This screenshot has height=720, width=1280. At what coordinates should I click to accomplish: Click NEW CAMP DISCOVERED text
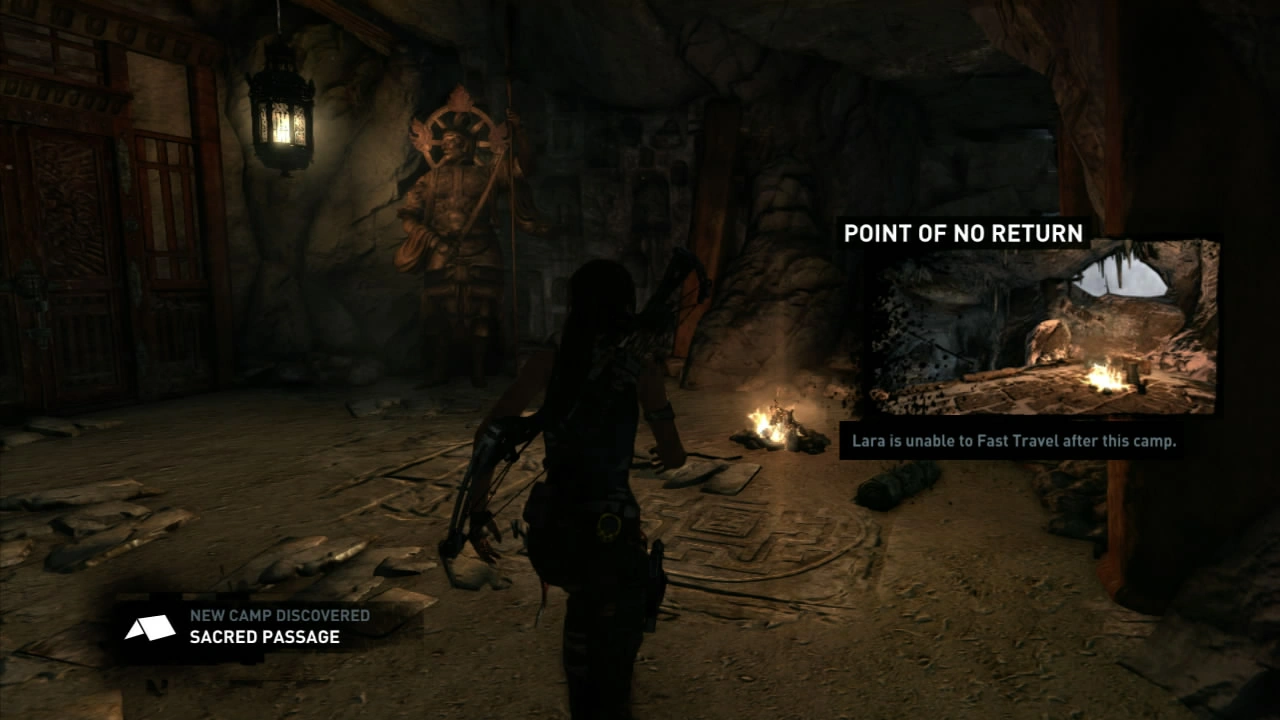click(x=275, y=617)
